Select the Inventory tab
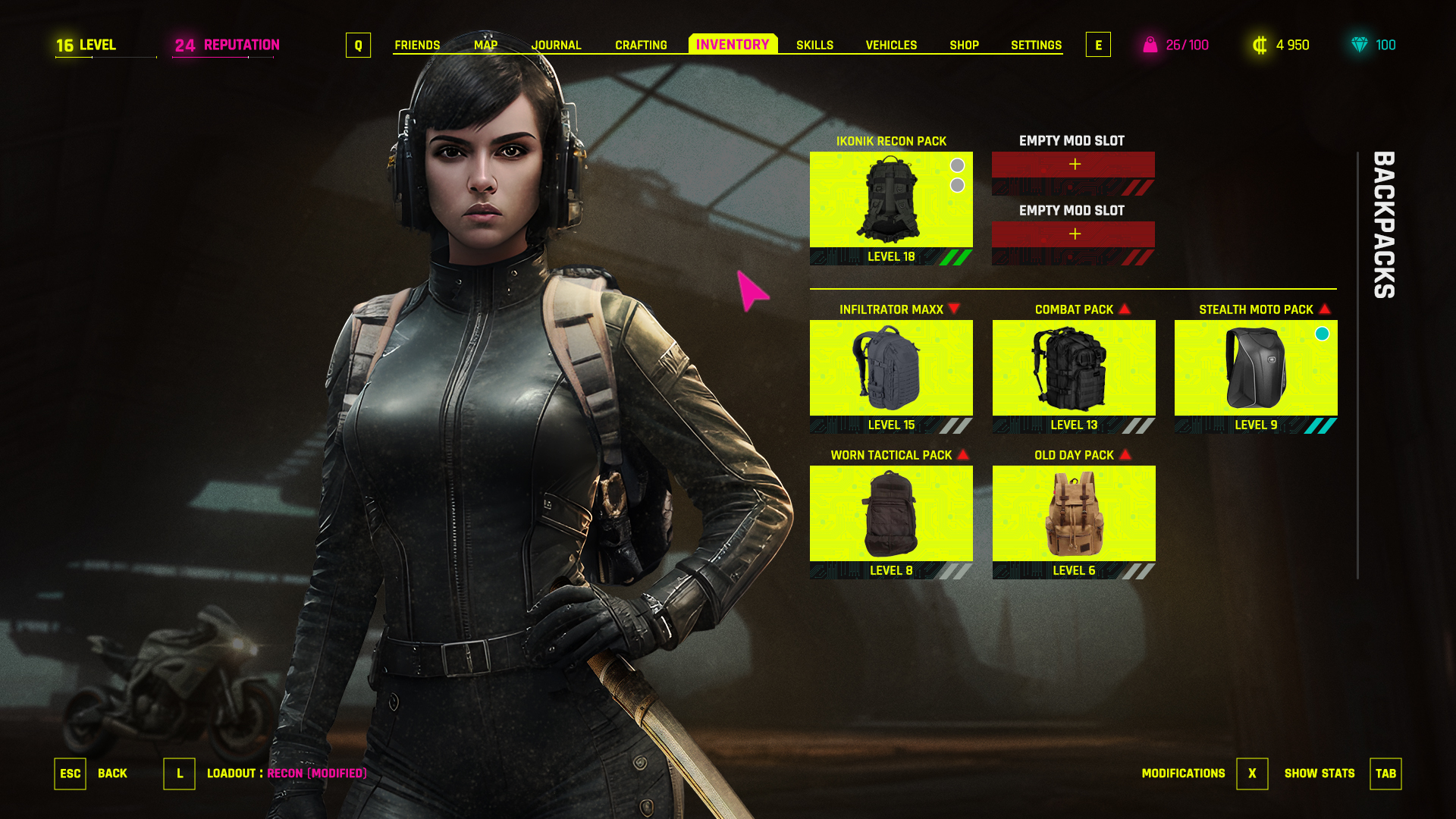 pyautogui.click(x=733, y=45)
